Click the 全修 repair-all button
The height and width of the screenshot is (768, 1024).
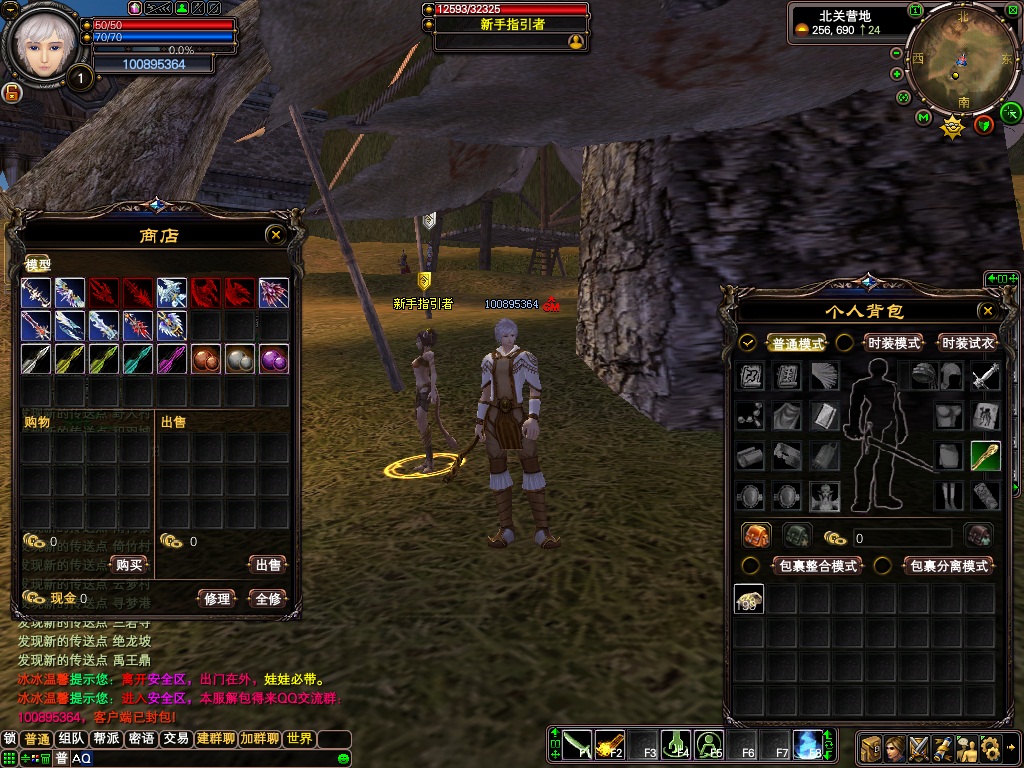pyautogui.click(x=268, y=599)
